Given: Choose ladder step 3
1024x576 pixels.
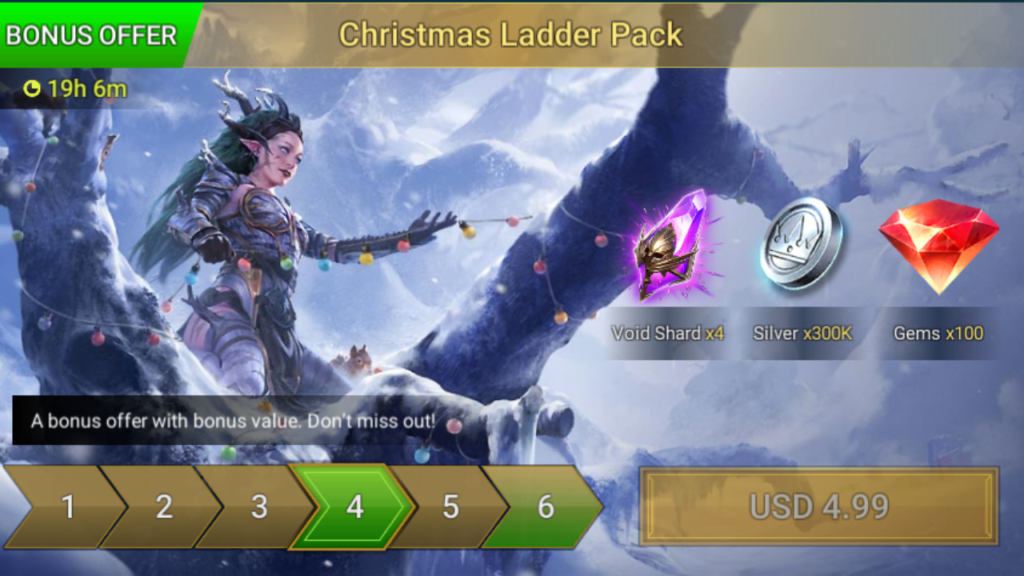Looking at the screenshot, I should [258, 507].
